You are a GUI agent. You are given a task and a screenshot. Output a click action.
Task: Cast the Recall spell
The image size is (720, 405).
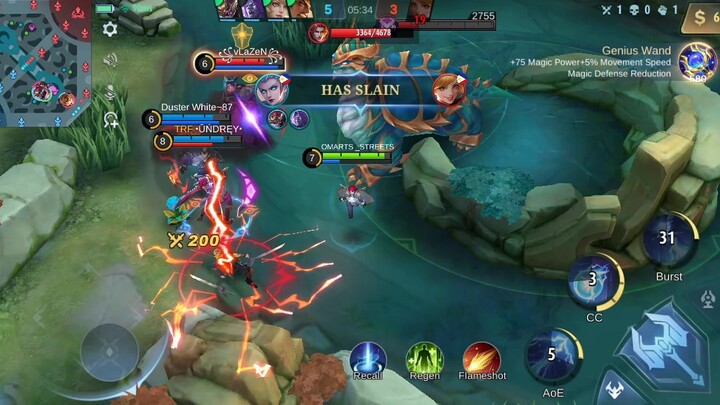[x=368, y=358]
